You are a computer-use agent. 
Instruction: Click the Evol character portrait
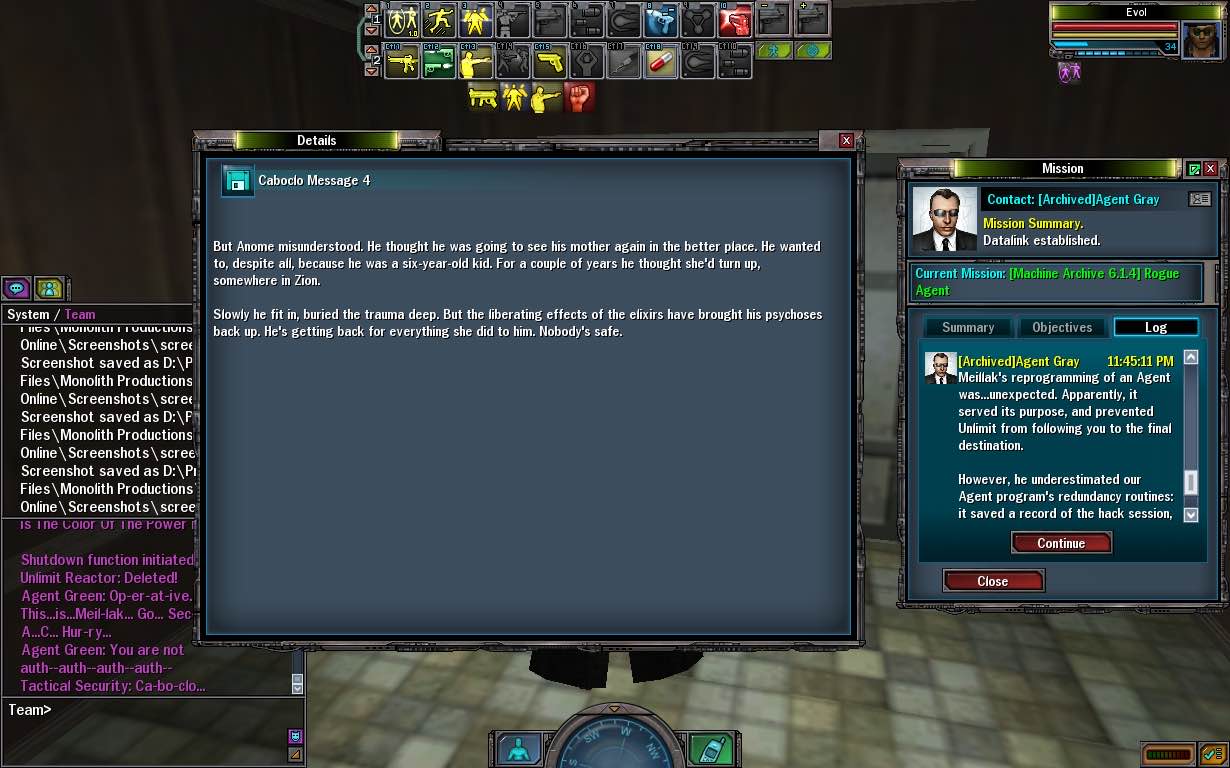pyautogui.click(x=1202, y=40)
